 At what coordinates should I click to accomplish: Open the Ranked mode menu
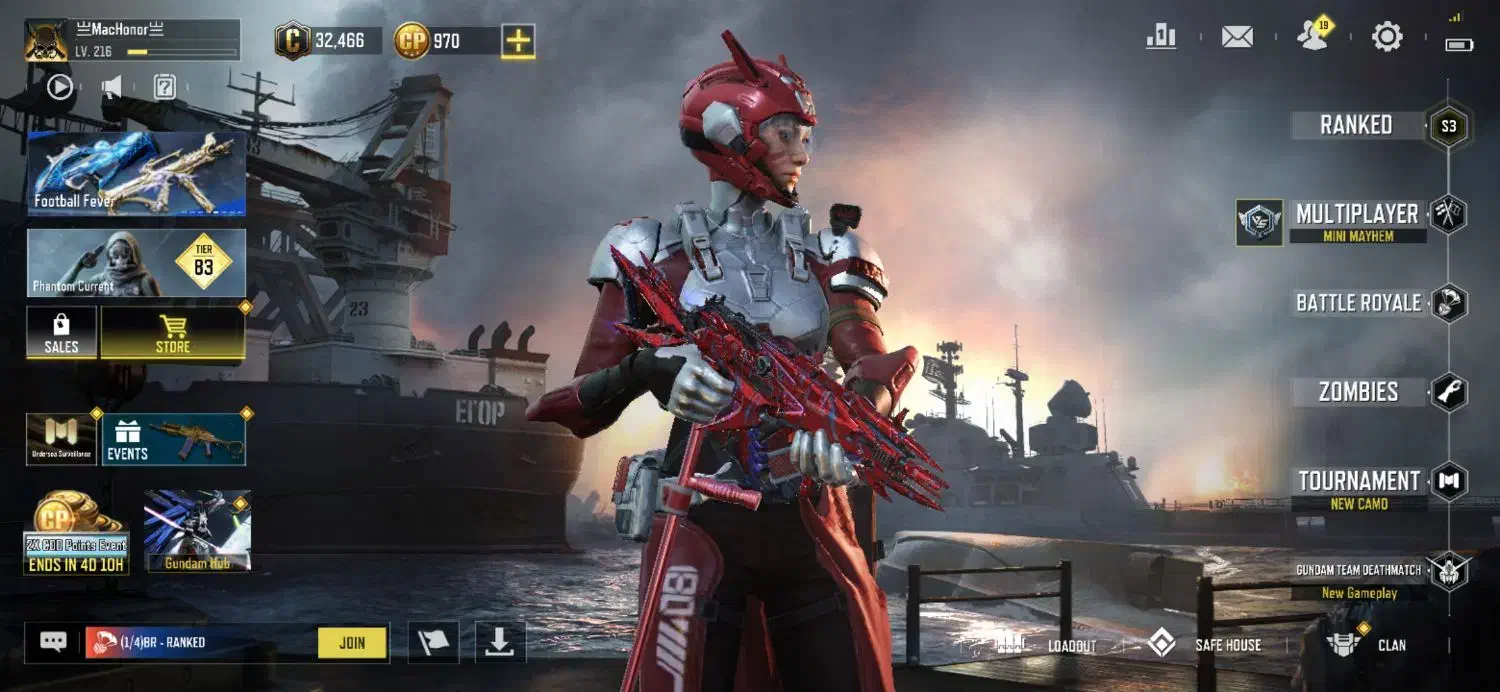click(1356, 125)
